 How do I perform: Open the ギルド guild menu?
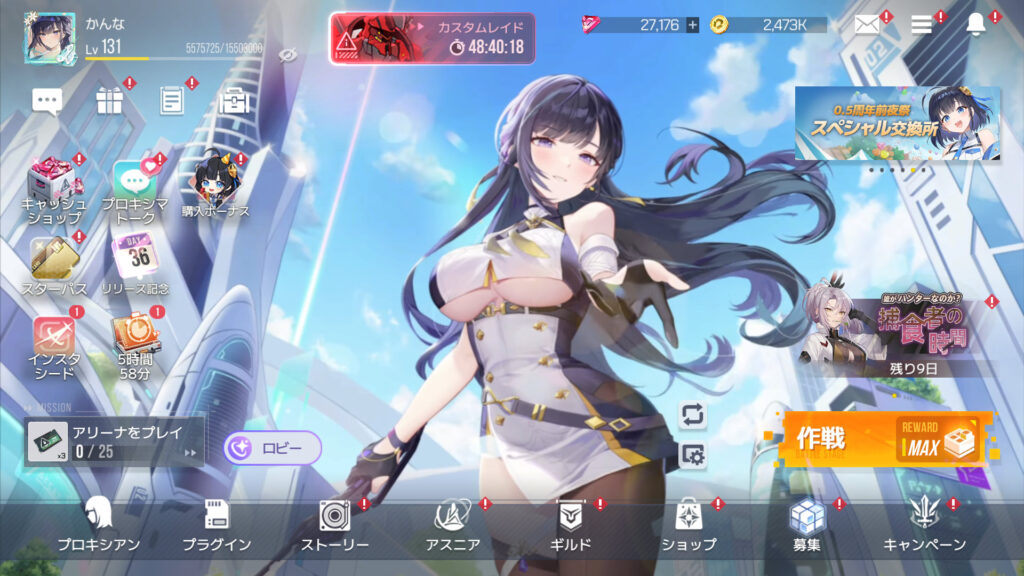572,524
